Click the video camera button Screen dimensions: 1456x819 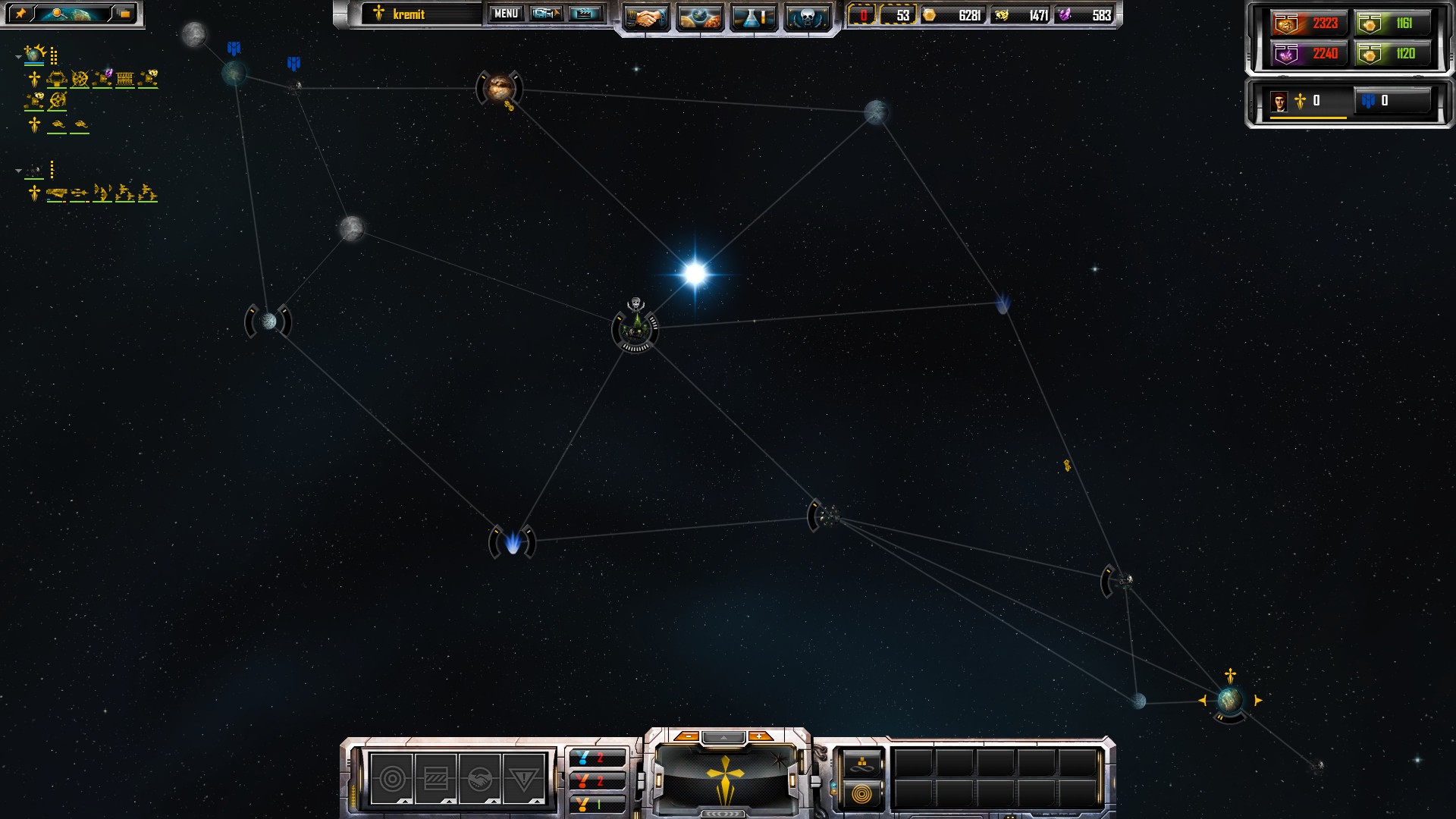(545, 14)
